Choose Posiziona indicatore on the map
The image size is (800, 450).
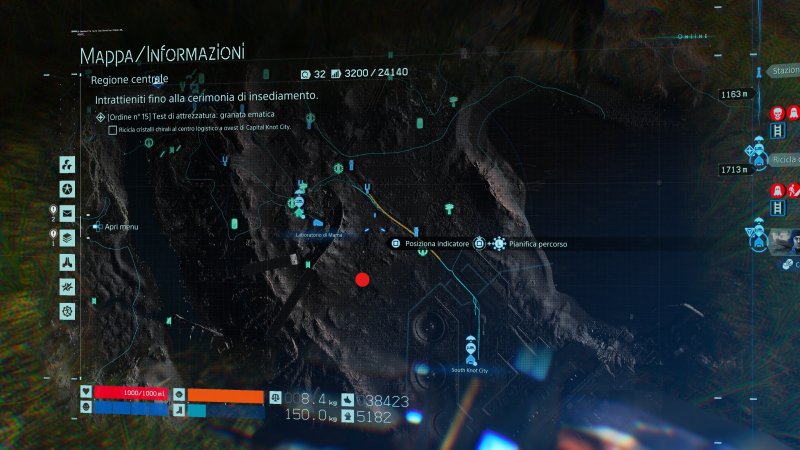coord(430,243)
